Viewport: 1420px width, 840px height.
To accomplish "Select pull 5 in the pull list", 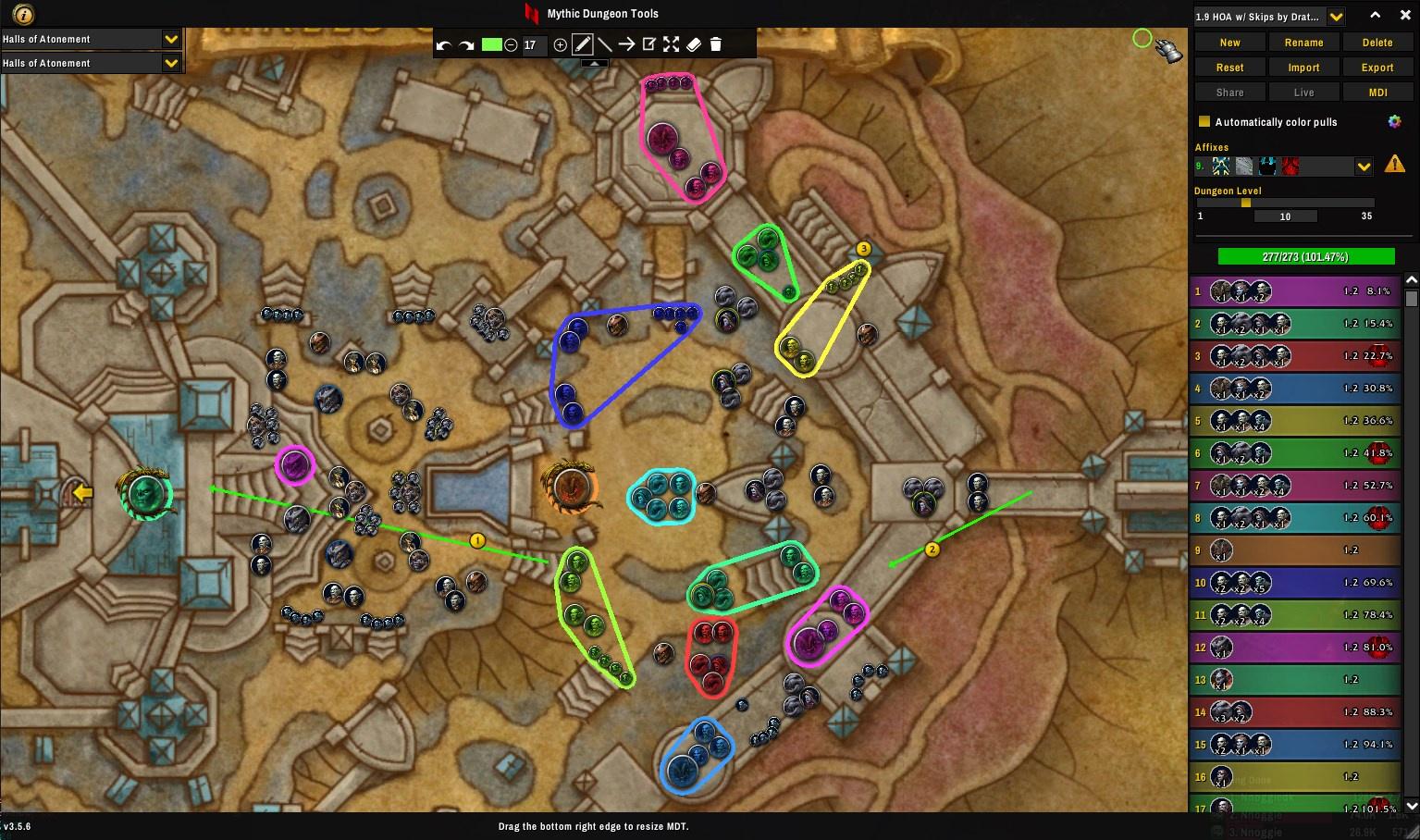I will pos(1293,421).
